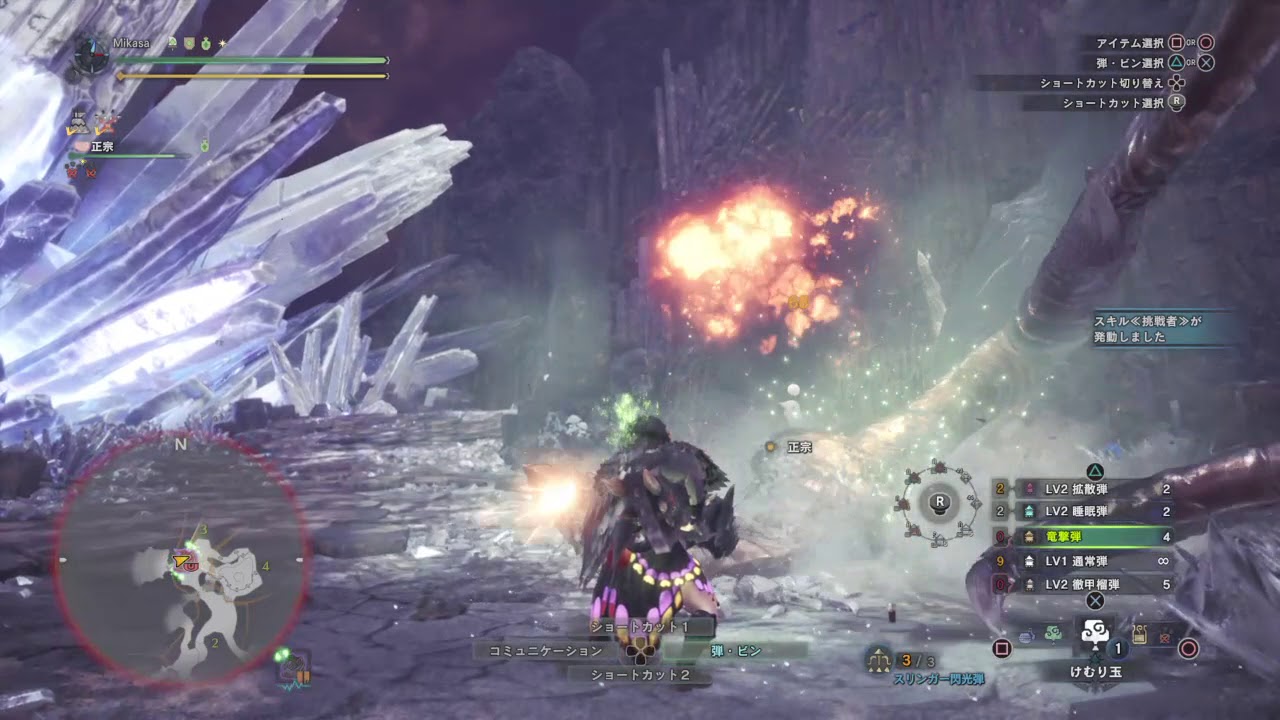The height and width of the screenshot is (720, 1280).
Task: Use the けむり玉 smoke bomb item
Action: click(x=1094, y=636)
